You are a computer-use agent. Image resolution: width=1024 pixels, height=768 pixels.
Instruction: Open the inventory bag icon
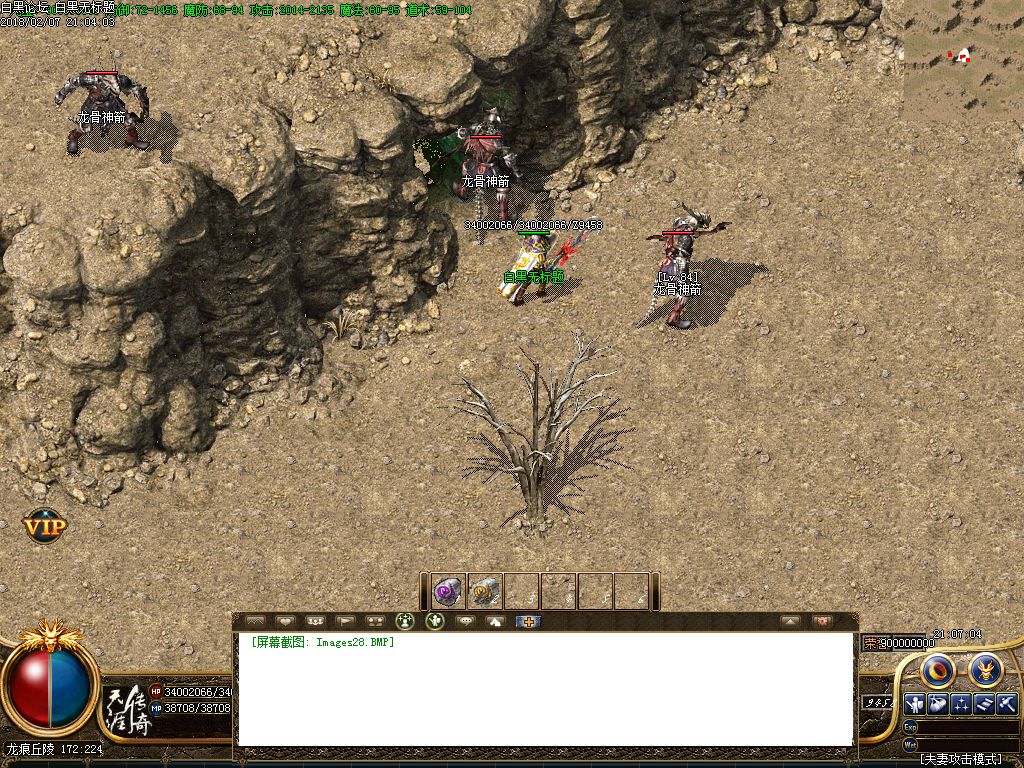[x=938, y=704]
